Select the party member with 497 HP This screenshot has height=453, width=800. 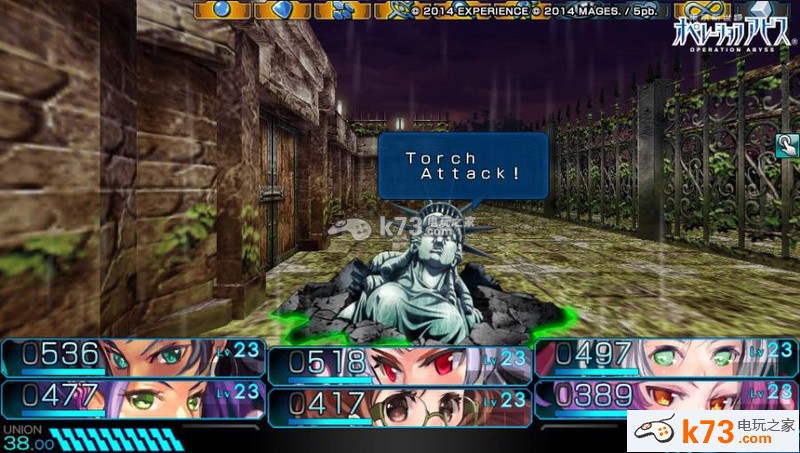pos(665,356)
